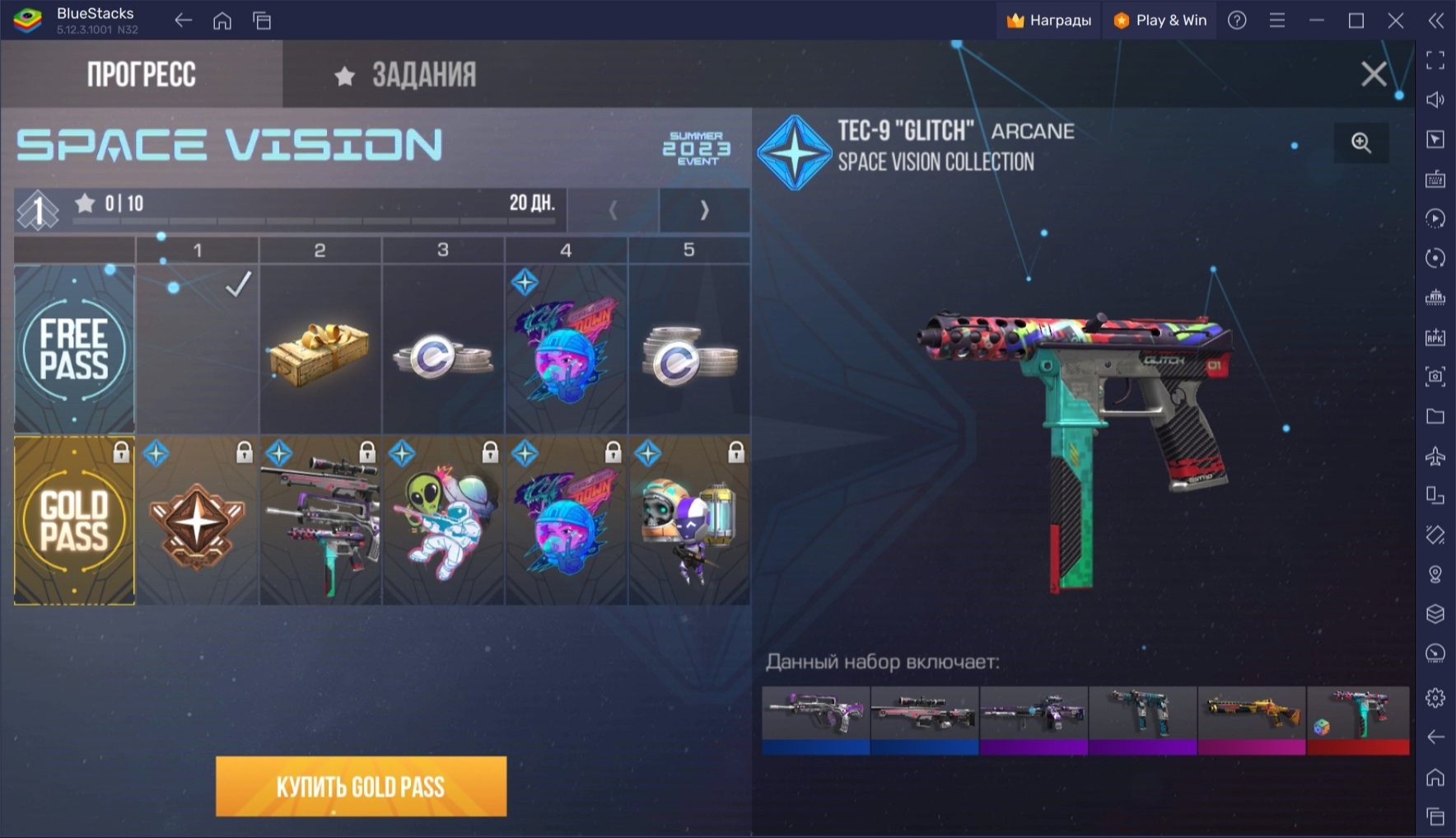Buy the Gold Pass with orange button
1456x838 pixels.
coord(361,786)
